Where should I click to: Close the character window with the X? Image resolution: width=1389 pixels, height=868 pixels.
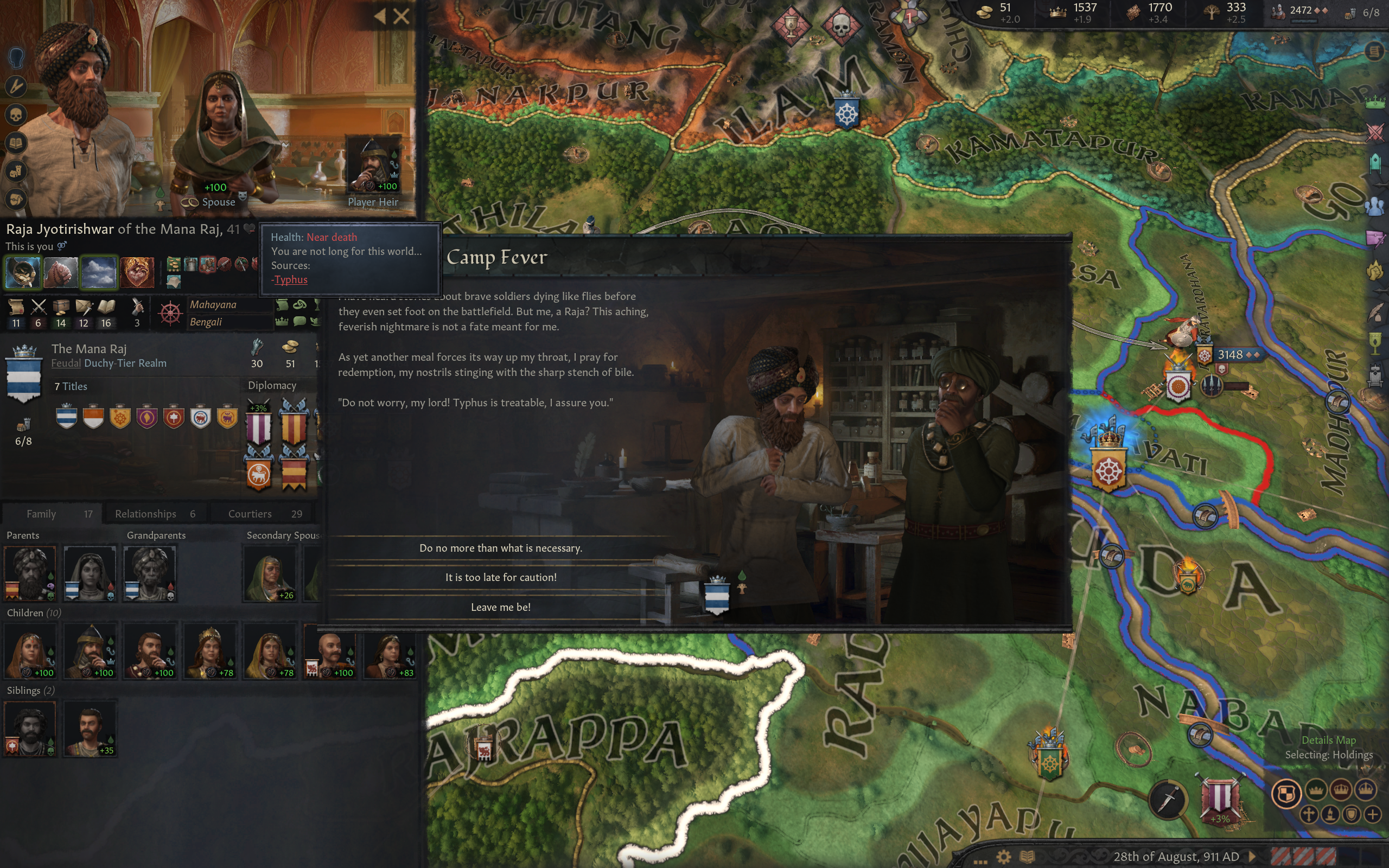402,16
